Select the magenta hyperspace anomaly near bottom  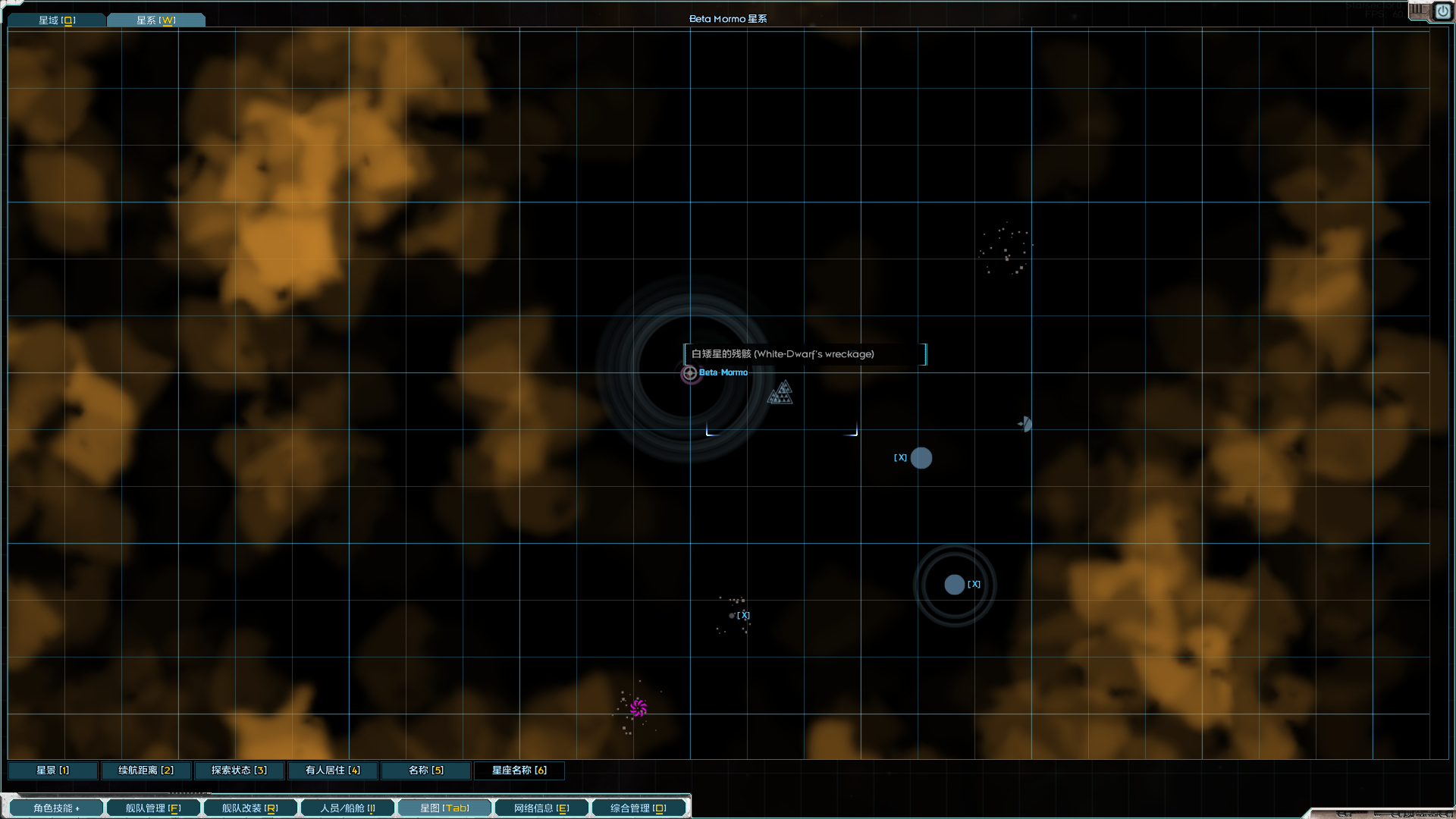[639, 707]
